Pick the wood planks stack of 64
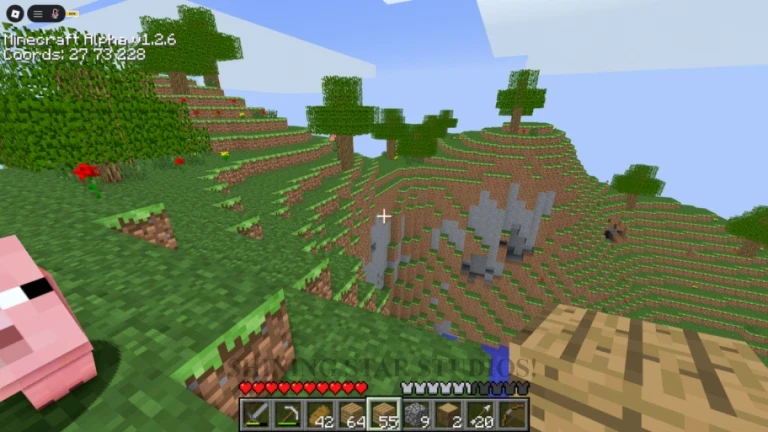This screenshot has height=432, width=768. point(351,414)
